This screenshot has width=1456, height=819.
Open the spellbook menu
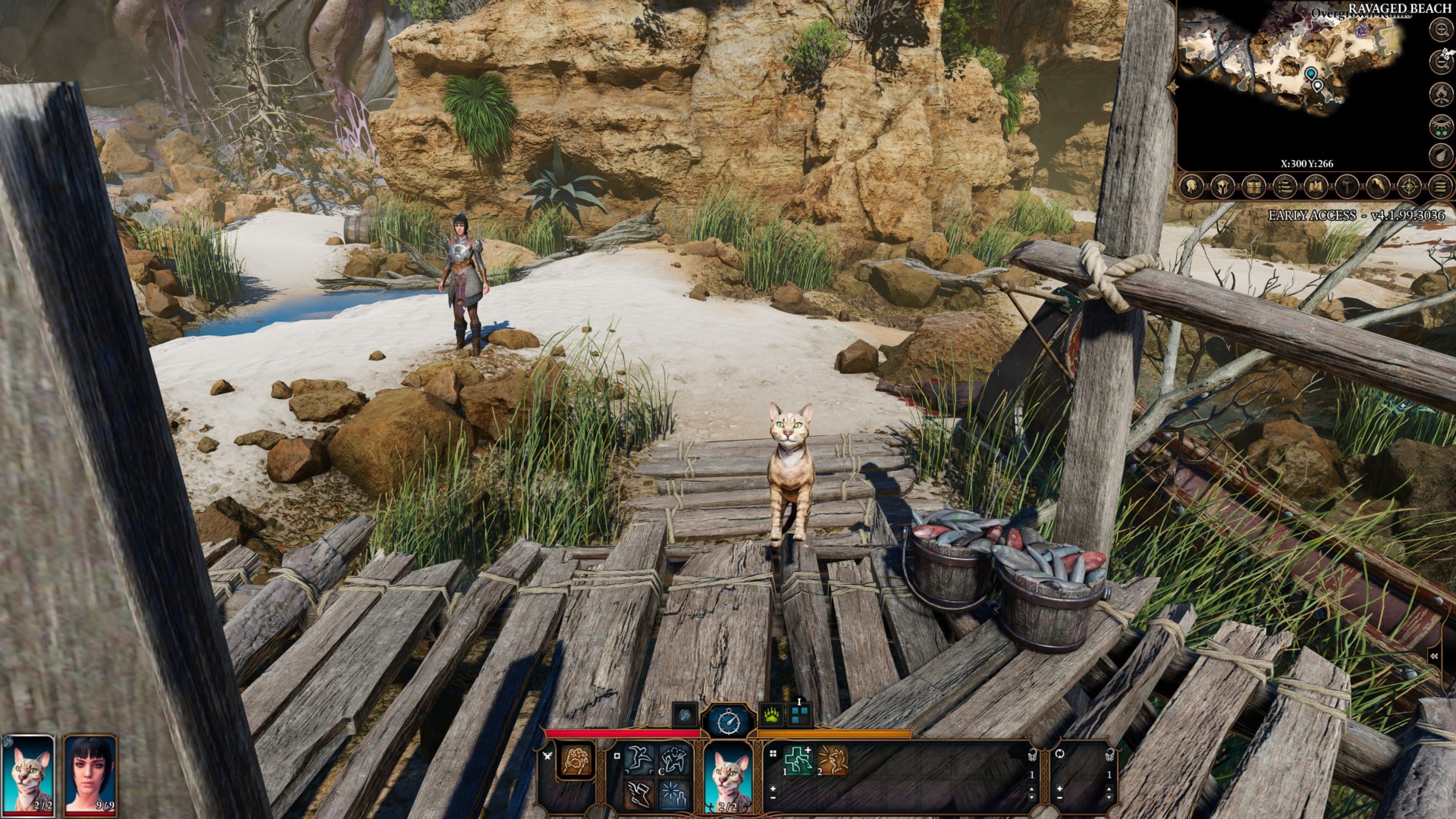[x=1316, y=186]
